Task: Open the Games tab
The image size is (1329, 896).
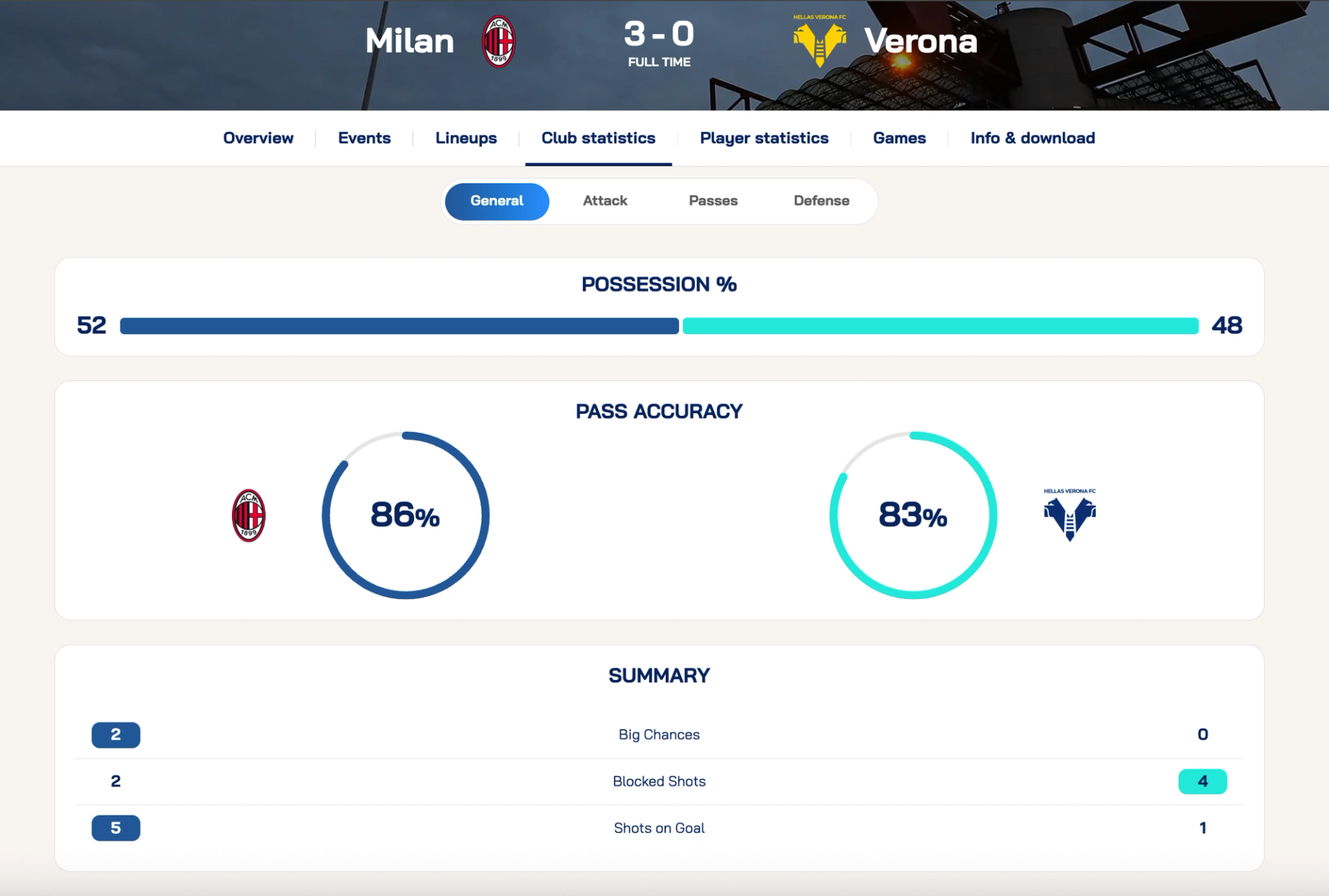Action: [898, 138]
